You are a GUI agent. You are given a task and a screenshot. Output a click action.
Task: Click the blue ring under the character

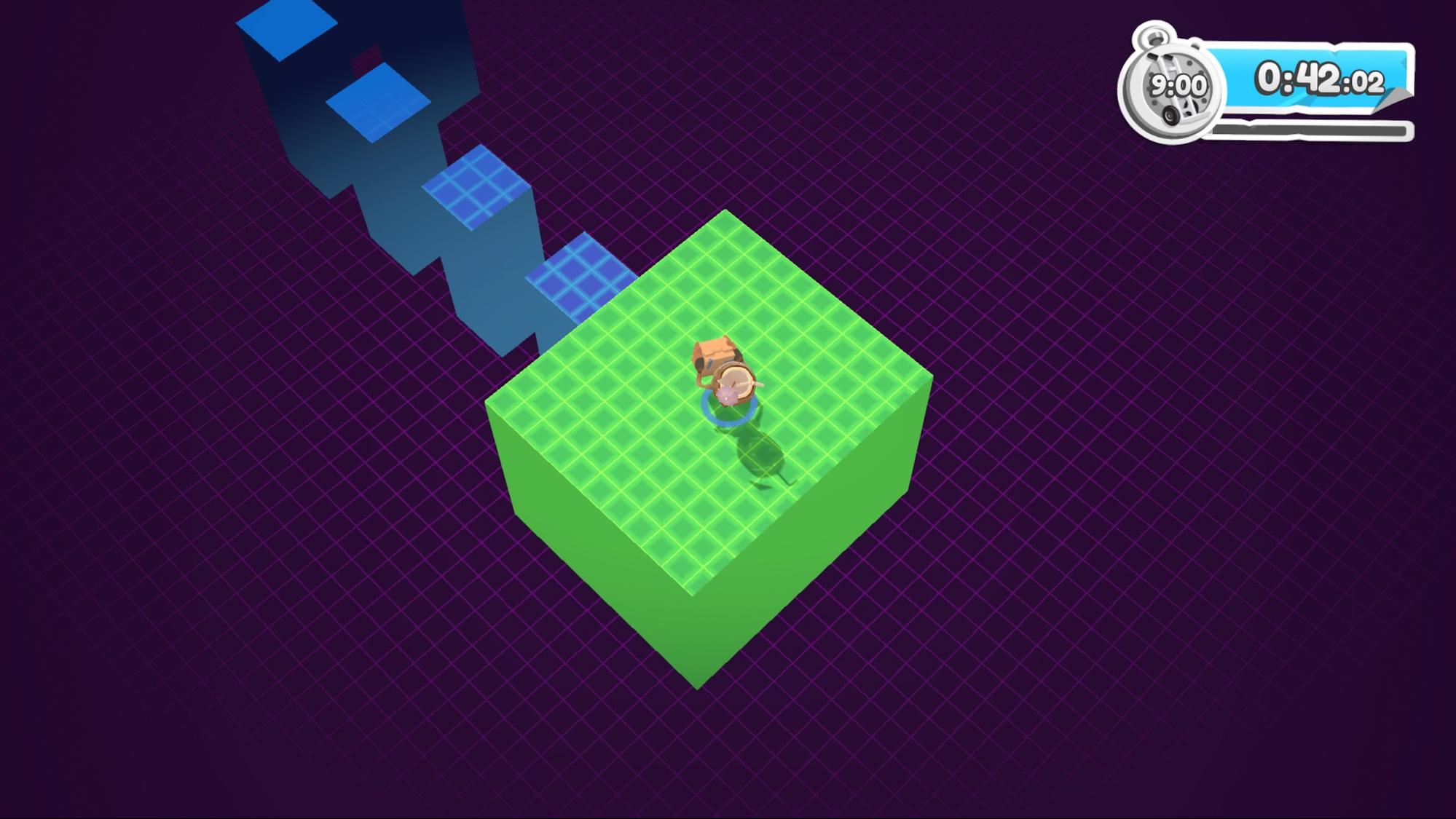point(728,422)
